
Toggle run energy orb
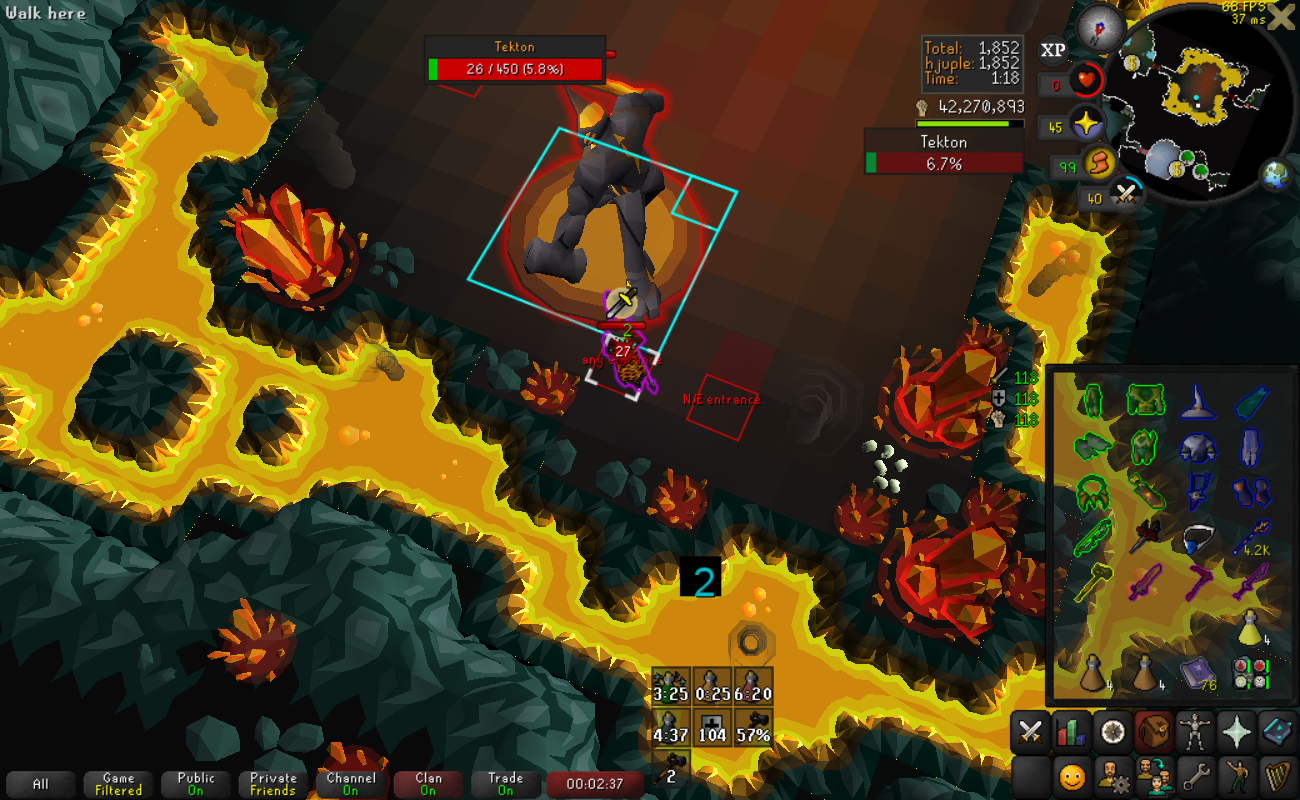point(1099,162)
